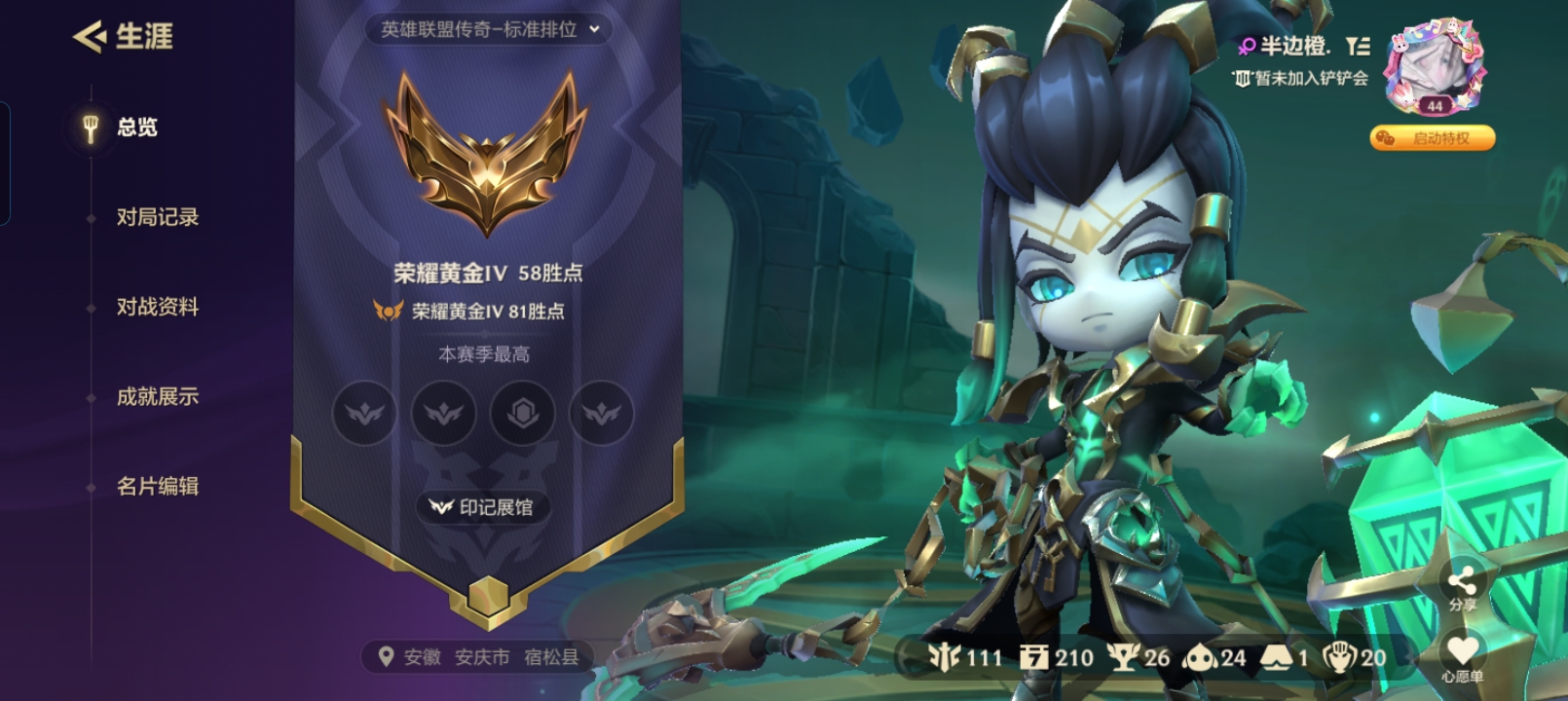Click the banner icon showing 111
The image size is (1568, 701).
click(940, 658)
